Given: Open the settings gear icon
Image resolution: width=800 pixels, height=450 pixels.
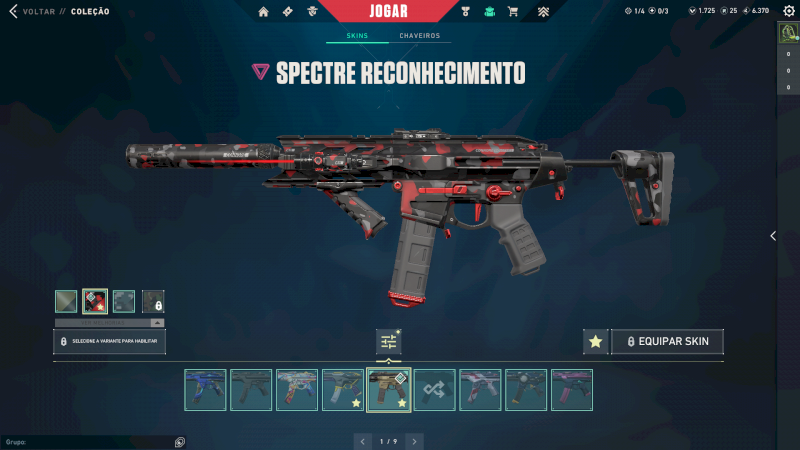Looking at the screenshot, I should [788, 11].
